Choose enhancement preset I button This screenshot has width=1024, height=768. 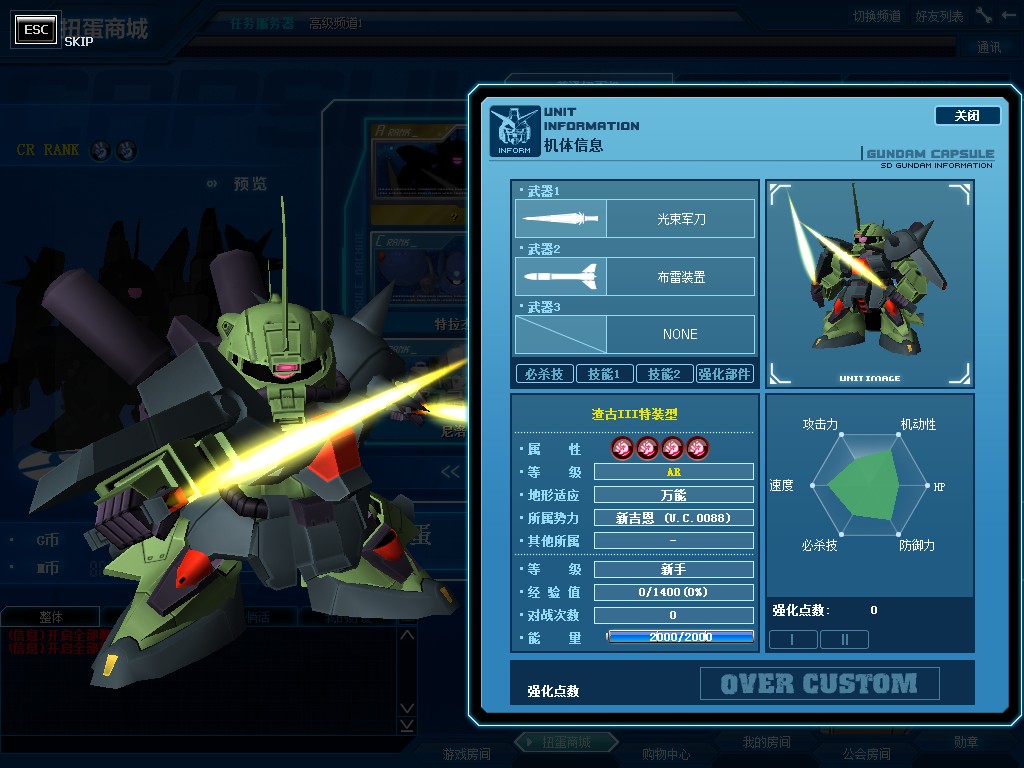(x=792, y=639)
